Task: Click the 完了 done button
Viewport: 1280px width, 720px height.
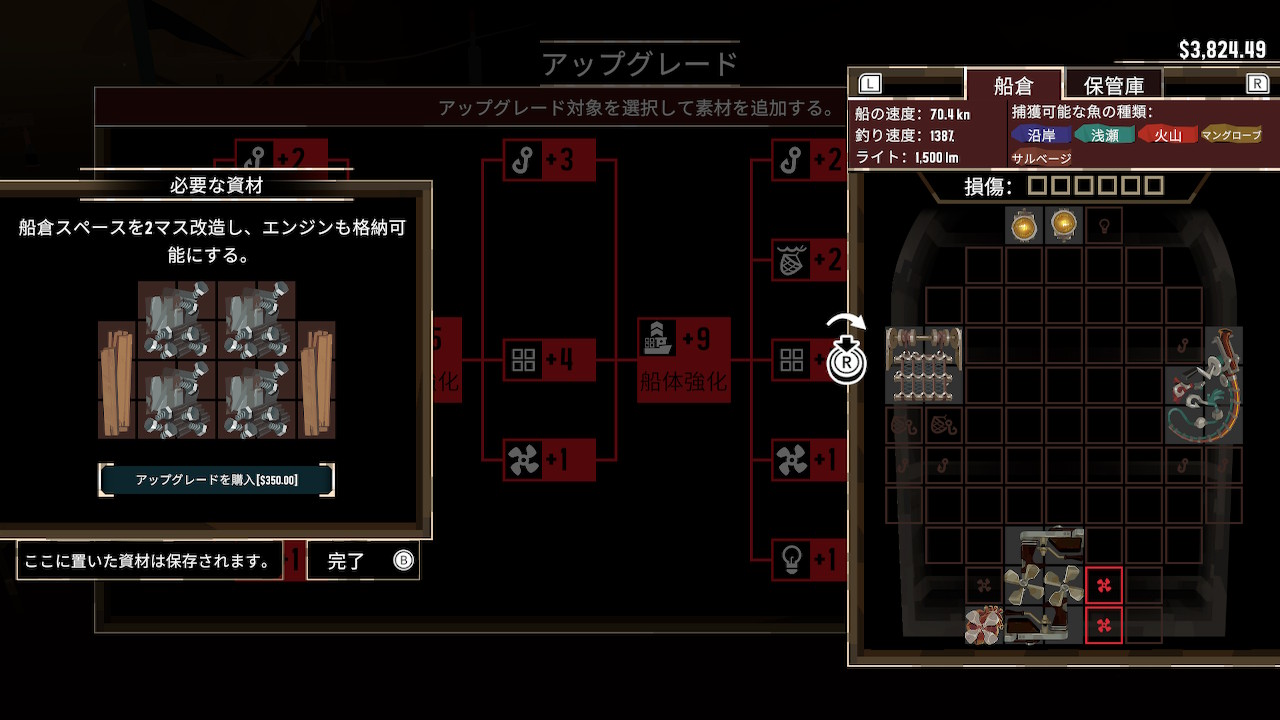Action: click(x=362, y=561)
